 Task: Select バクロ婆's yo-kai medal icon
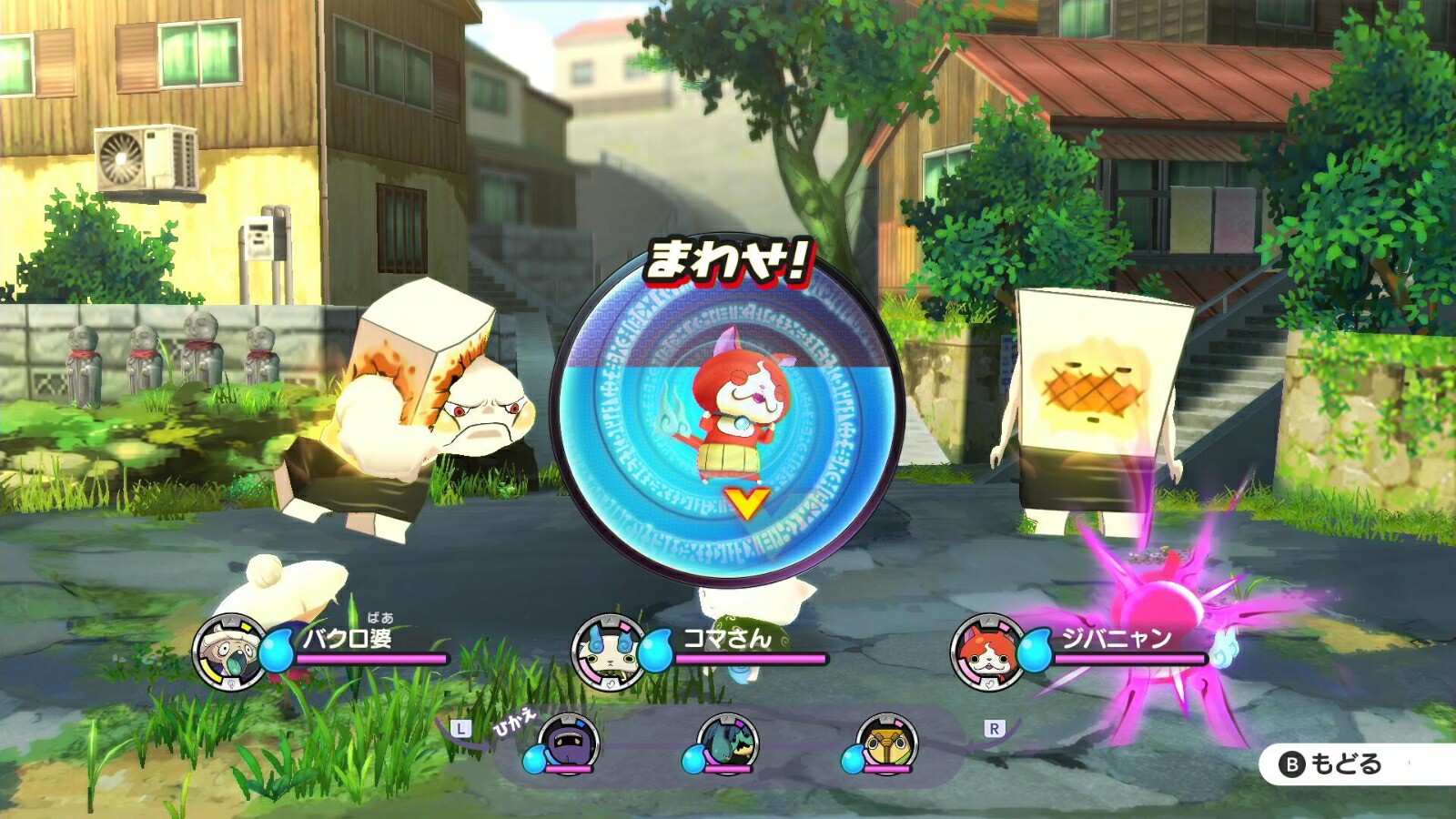[230, 652]
